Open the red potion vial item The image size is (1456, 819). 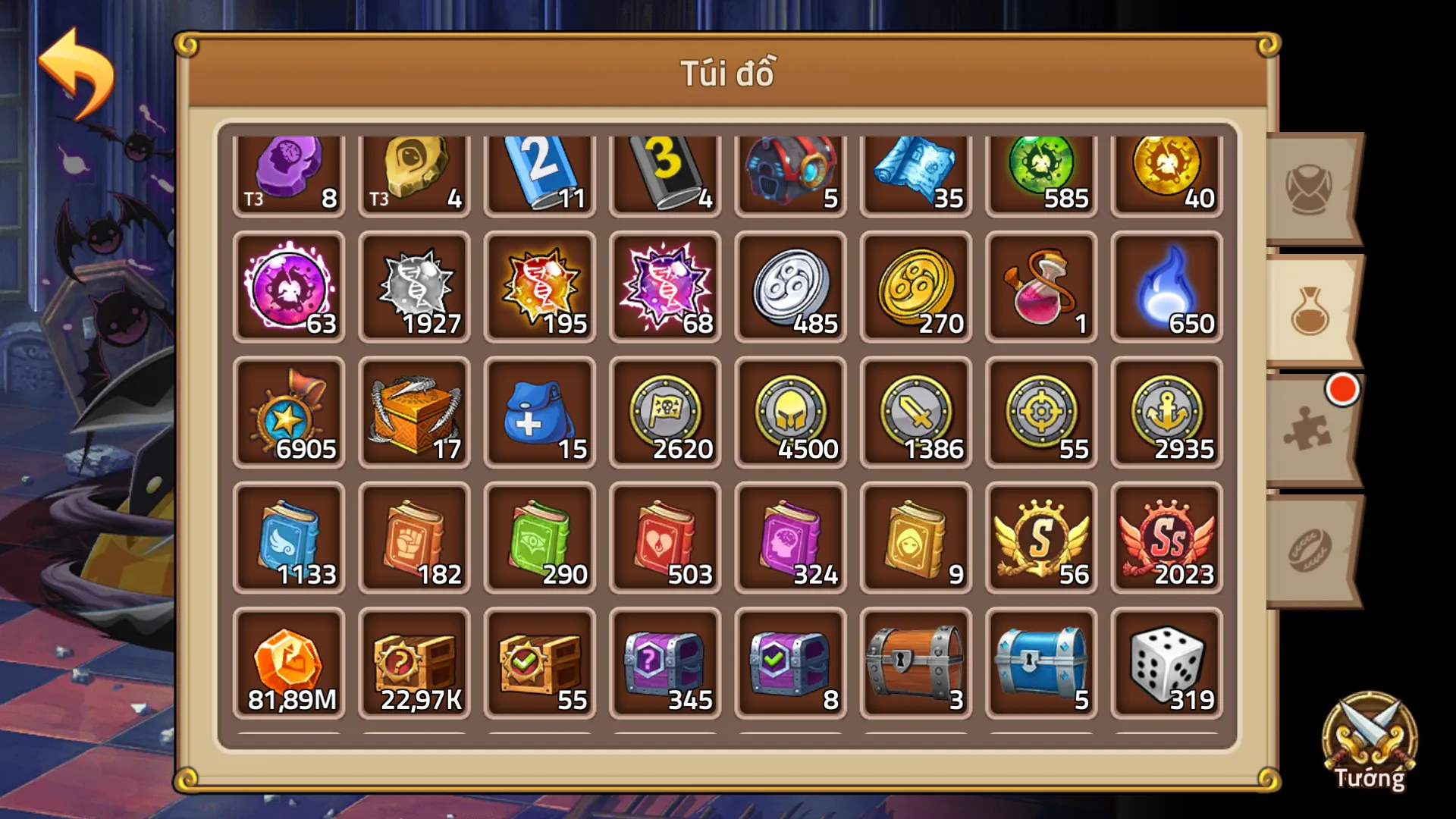pyautogui.click(x=1040, y=288)
